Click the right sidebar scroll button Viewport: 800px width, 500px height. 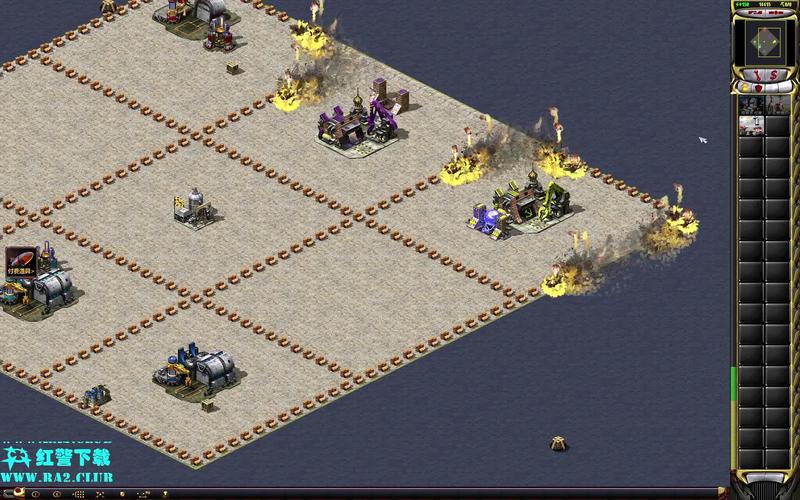tap(777, 478)
